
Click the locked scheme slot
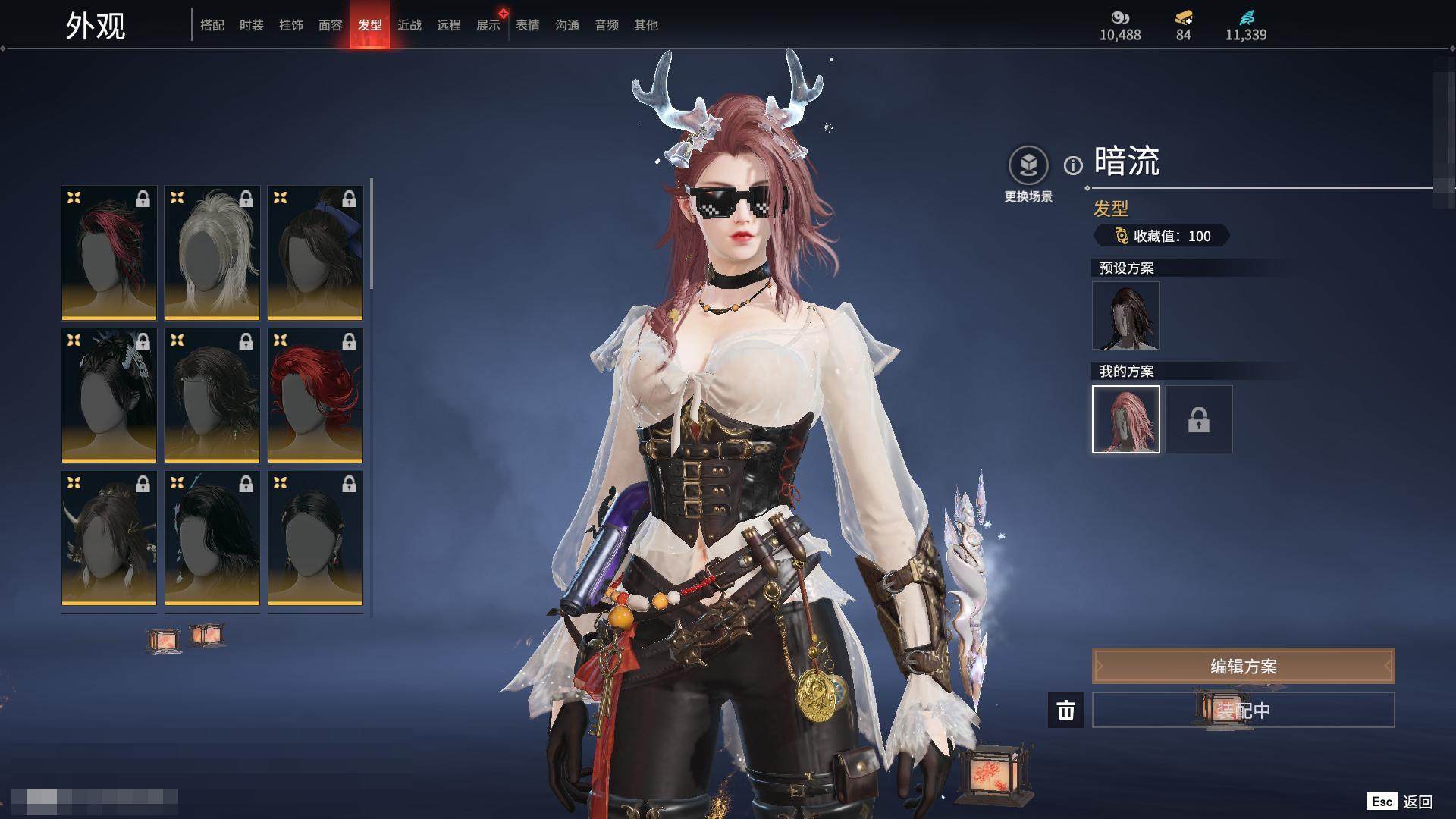coord(1199,419)
